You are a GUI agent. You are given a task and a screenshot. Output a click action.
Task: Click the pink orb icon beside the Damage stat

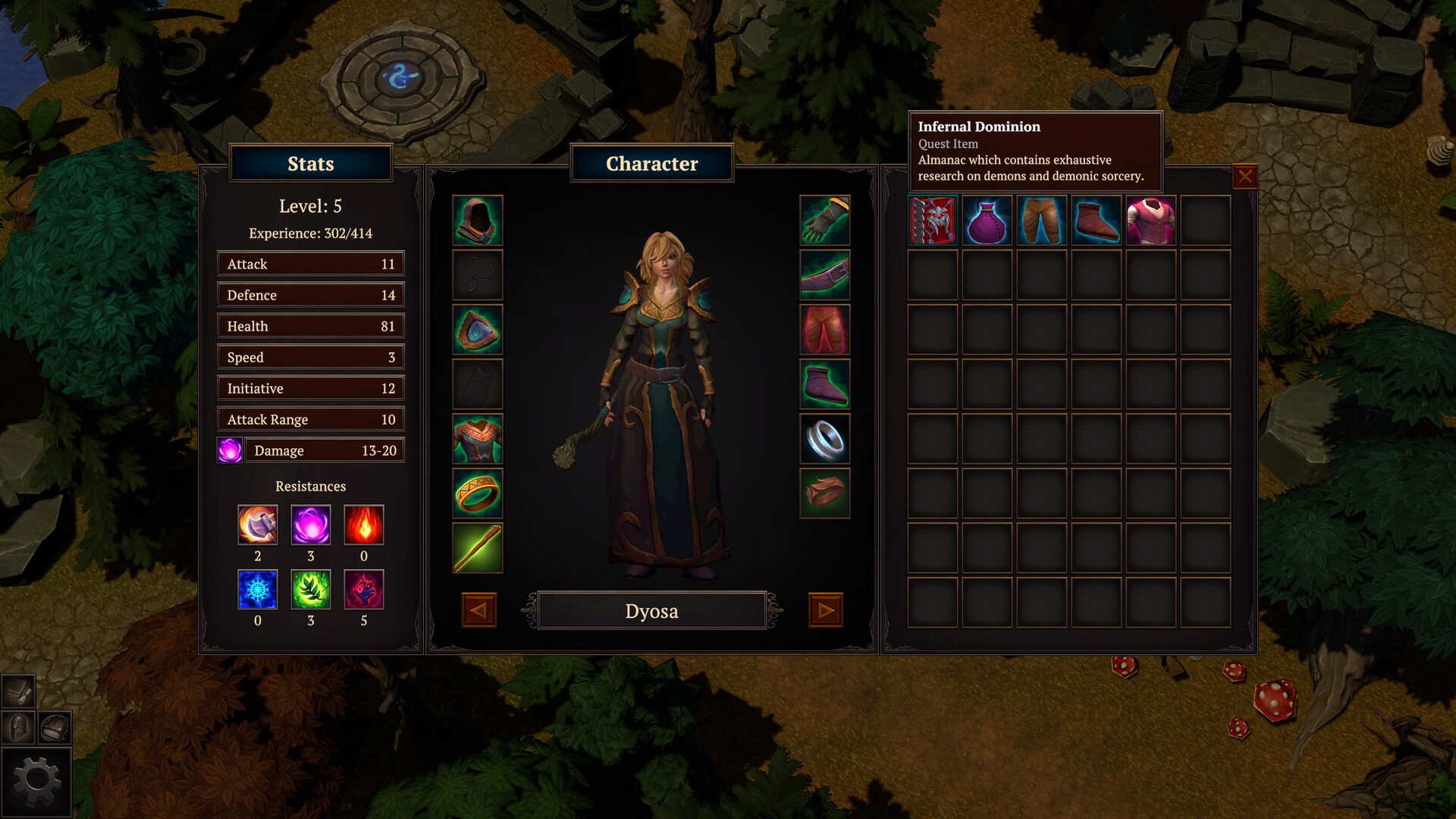tap(230, 450)
